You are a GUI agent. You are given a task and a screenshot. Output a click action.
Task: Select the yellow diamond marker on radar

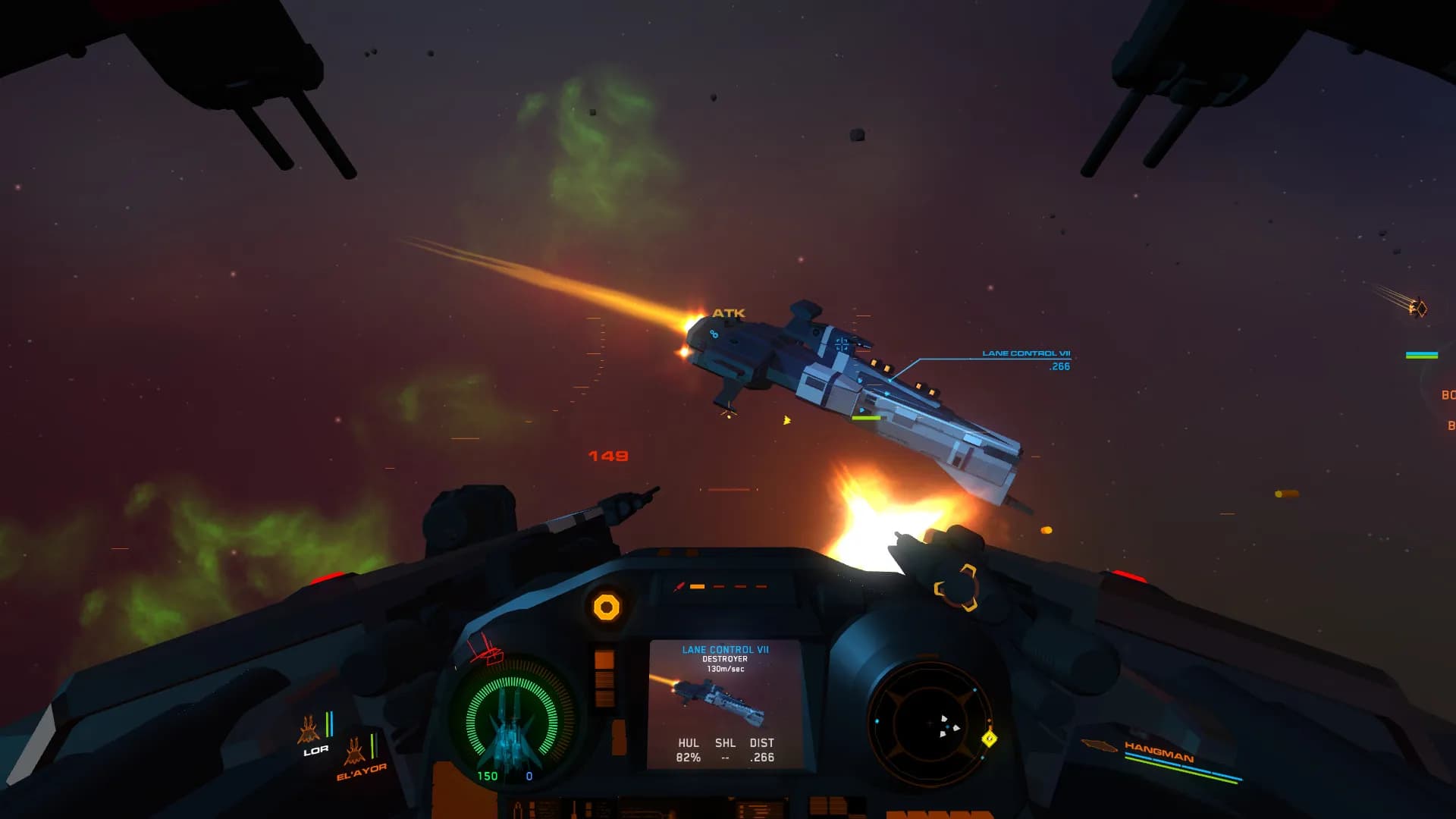[x=989, y=738]
